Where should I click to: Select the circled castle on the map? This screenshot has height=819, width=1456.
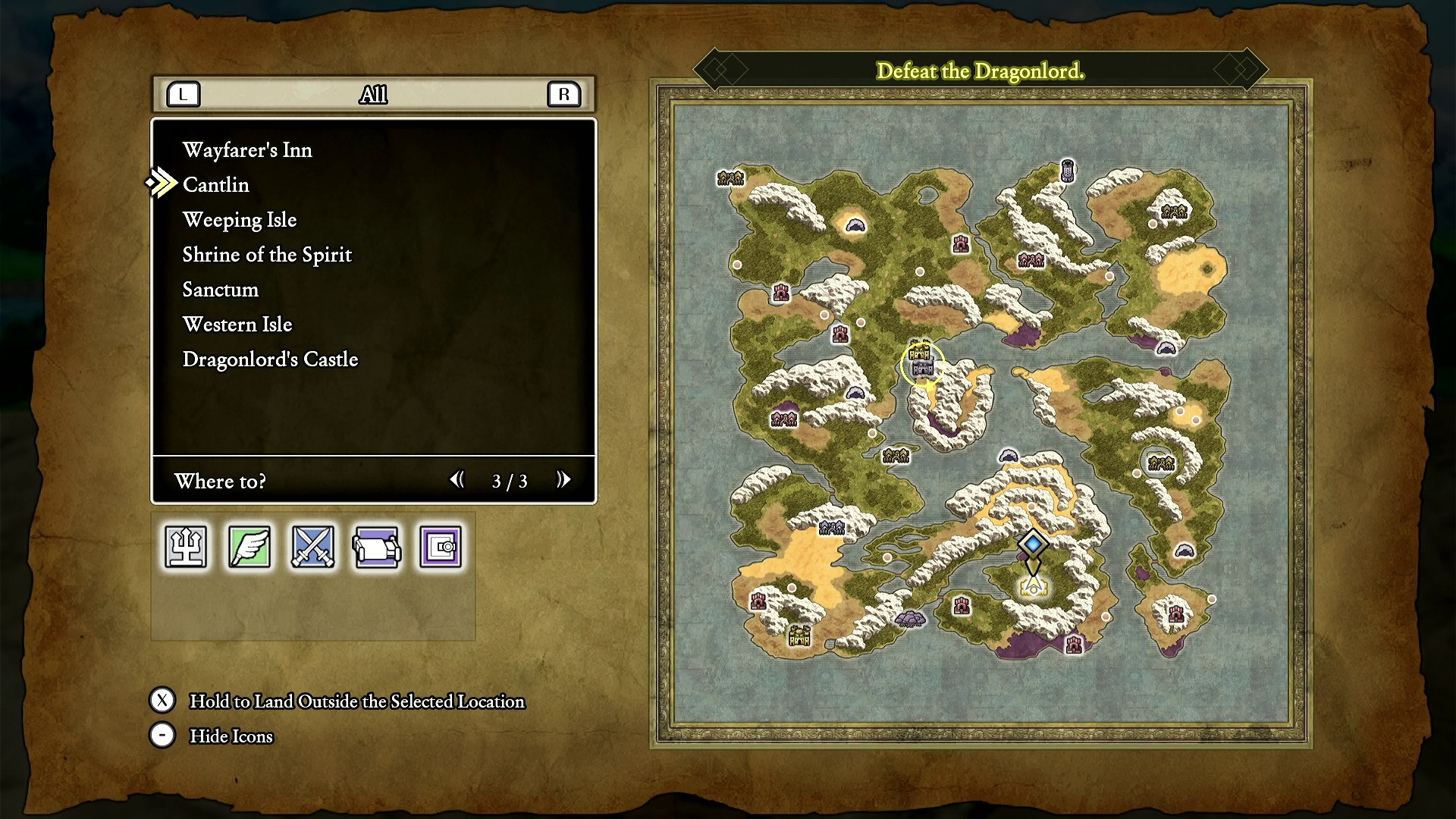tap(922, 363)
